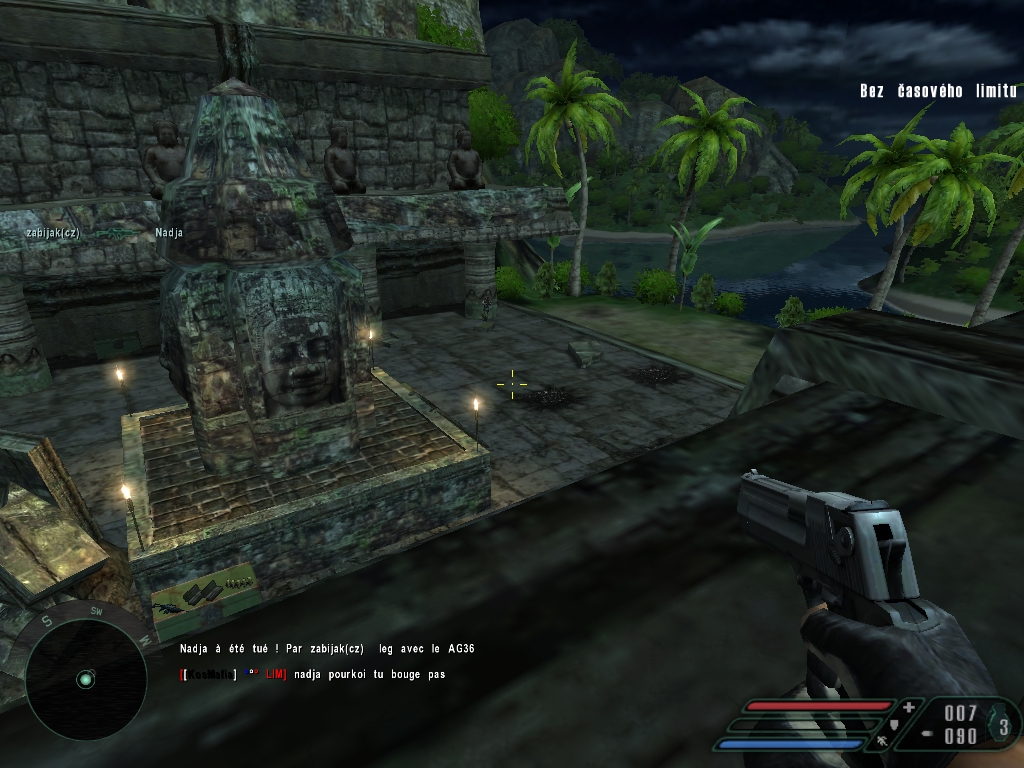
Task: Click the circular radar compass
Action: click(x=85, y=678)
